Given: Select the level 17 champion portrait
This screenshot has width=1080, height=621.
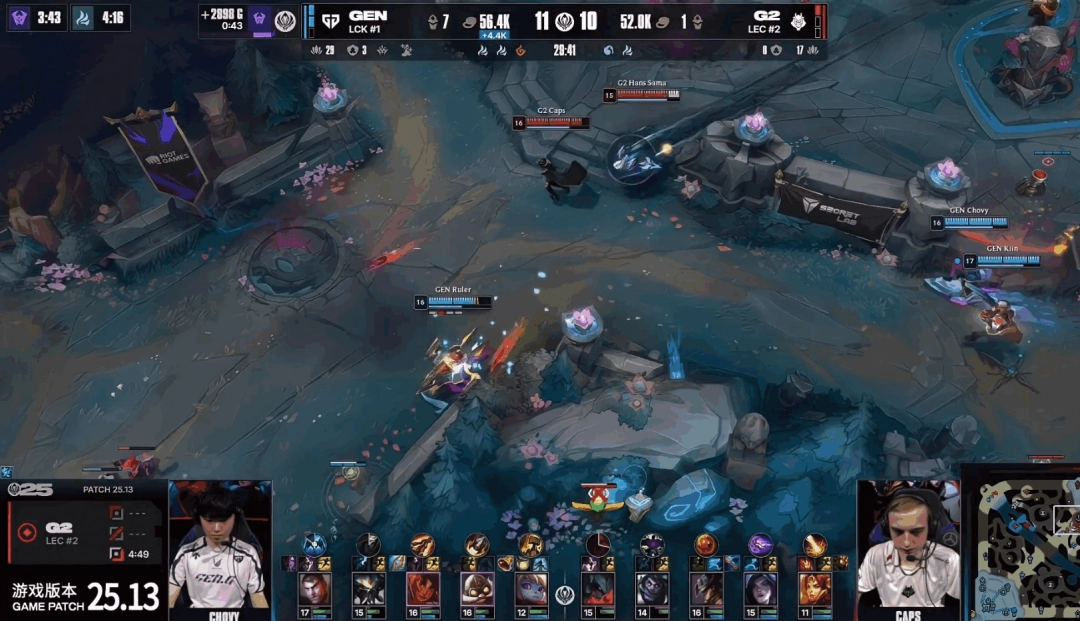Looking at the screenshot, I should [313, 589].
